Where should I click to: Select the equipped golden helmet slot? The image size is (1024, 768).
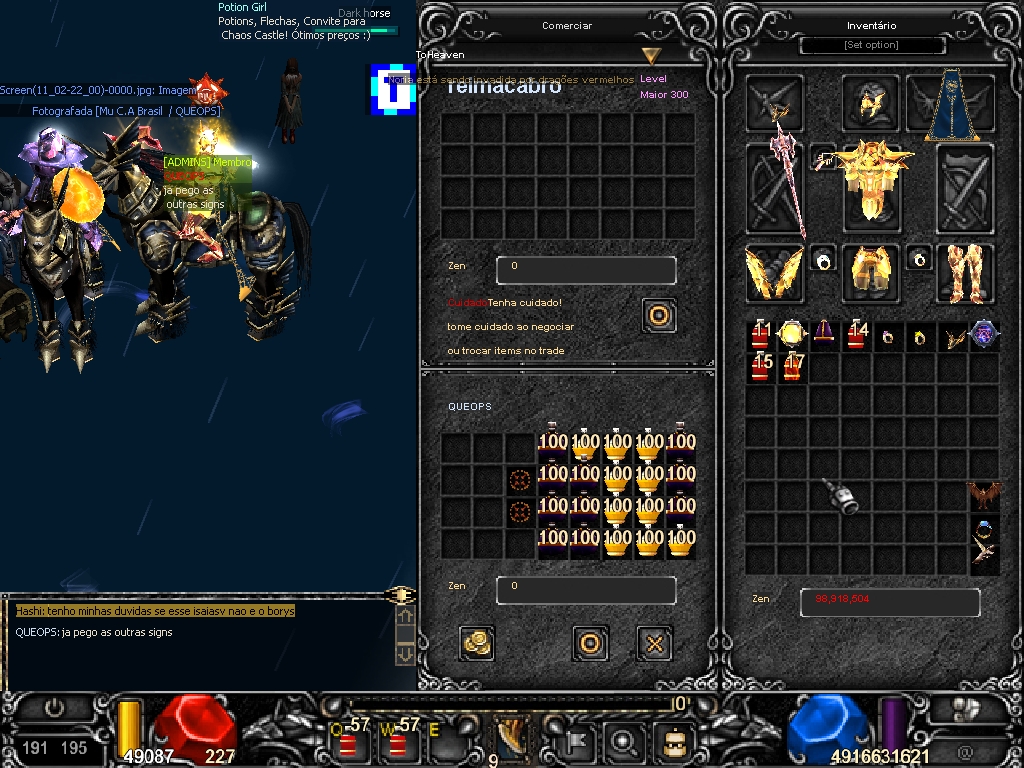click(872, 104)
